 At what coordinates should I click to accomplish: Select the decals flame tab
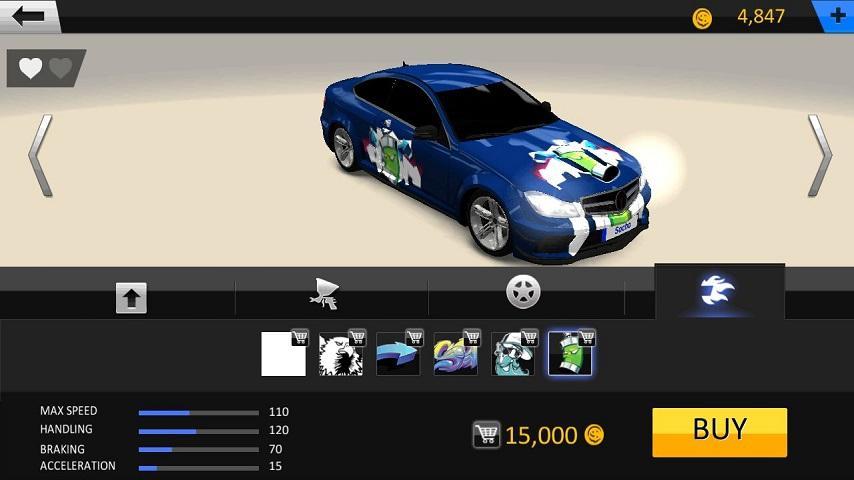[x=718, y=292]
